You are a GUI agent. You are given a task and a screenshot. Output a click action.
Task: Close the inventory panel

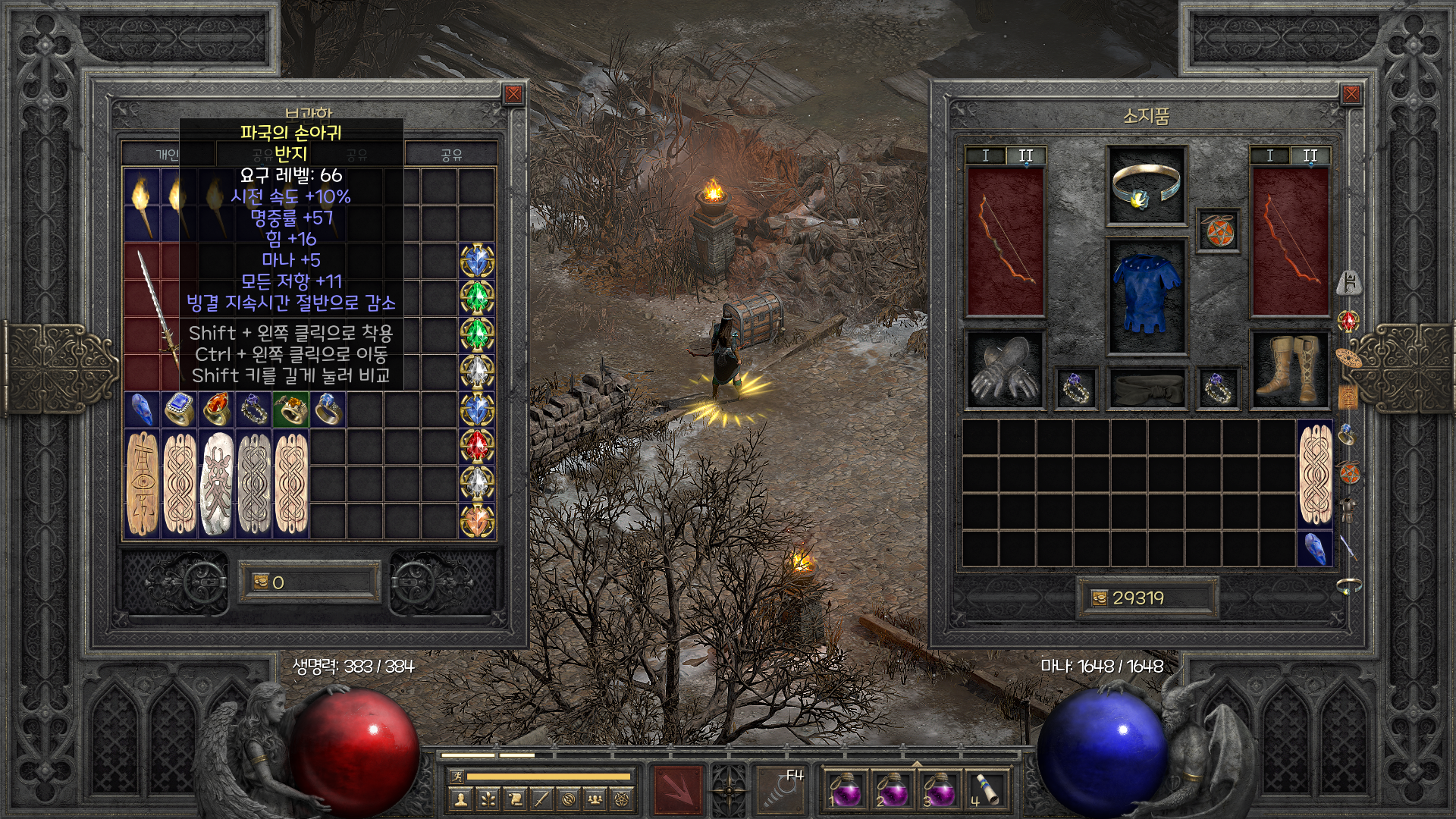1351,94
